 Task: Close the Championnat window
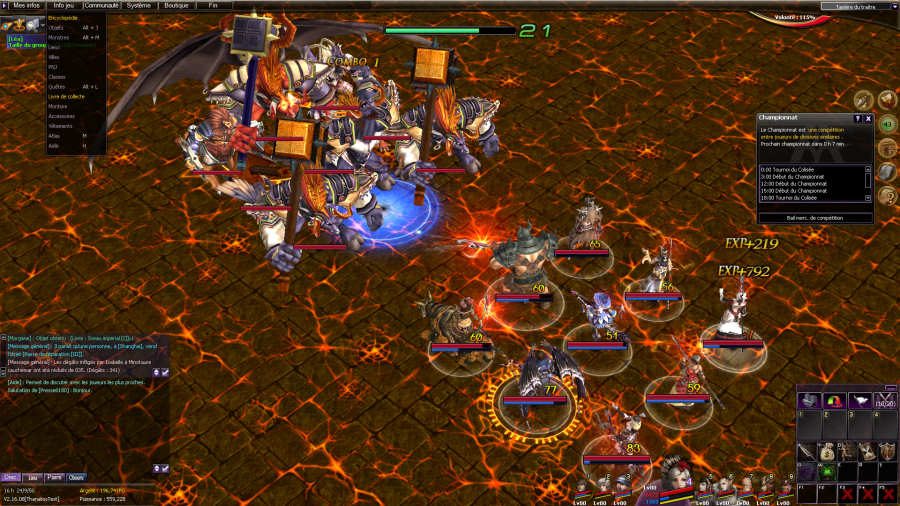click(x=868, y=118)
